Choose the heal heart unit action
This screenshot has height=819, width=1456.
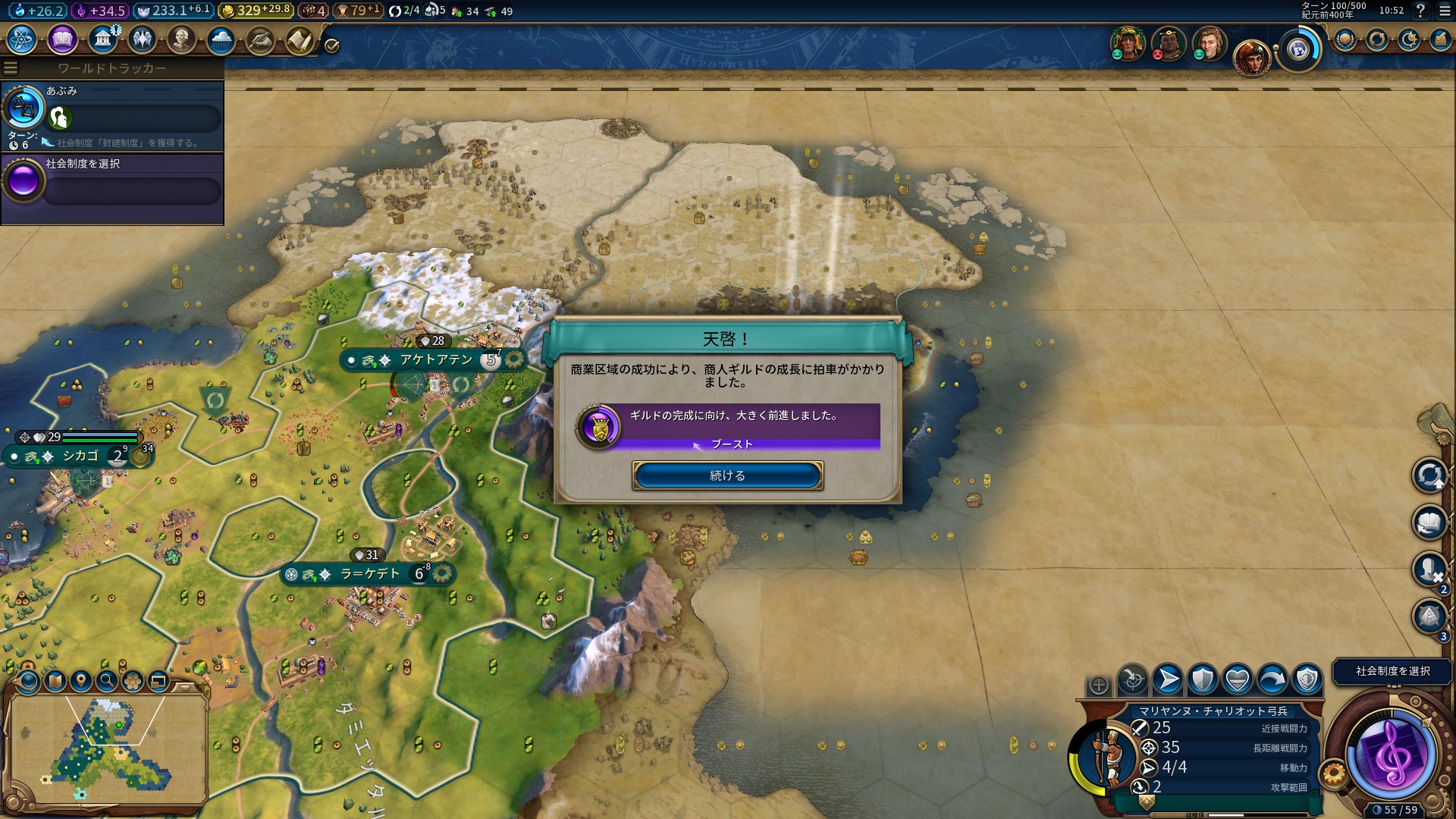coord(1237,679)
